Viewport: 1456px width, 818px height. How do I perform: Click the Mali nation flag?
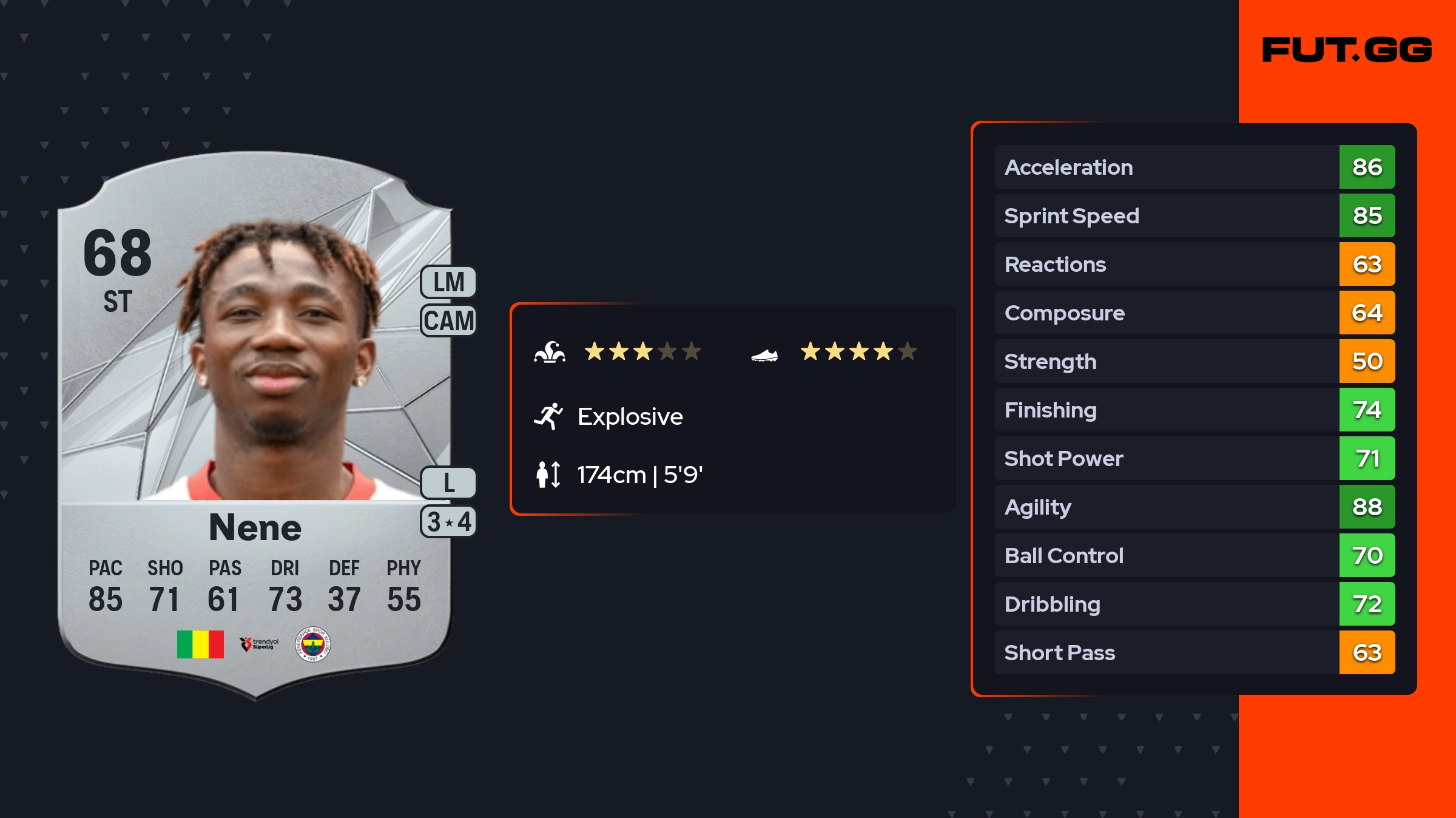[x=200, y=644]
